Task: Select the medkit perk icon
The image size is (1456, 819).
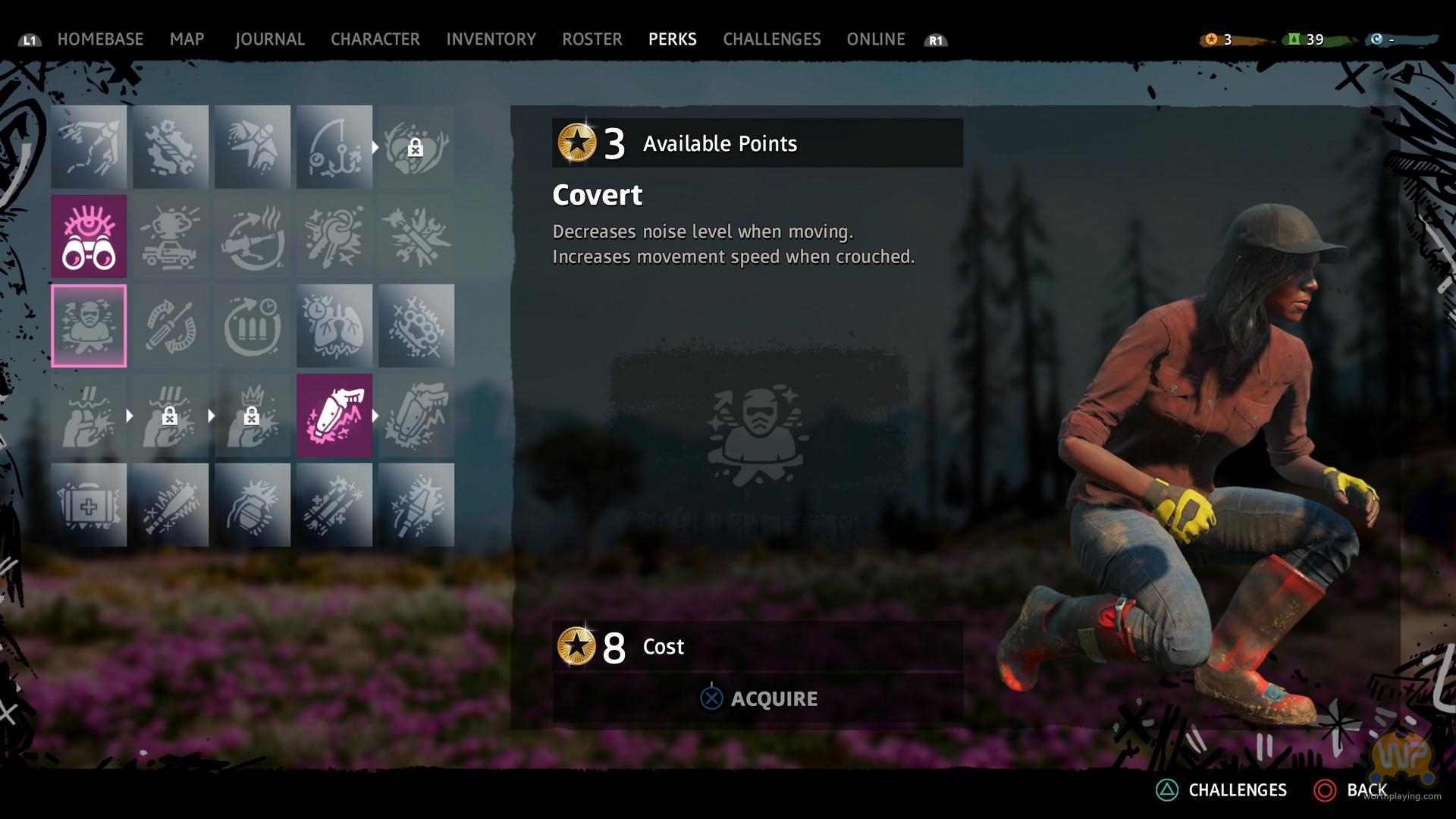Action: point(89,505)
